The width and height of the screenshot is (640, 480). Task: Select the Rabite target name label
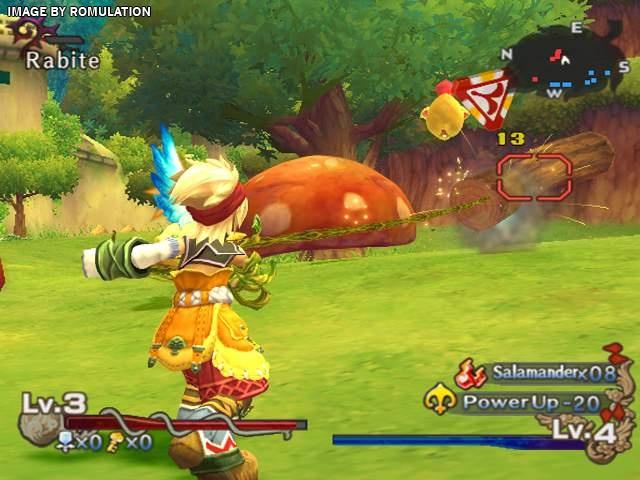(62, 60)
